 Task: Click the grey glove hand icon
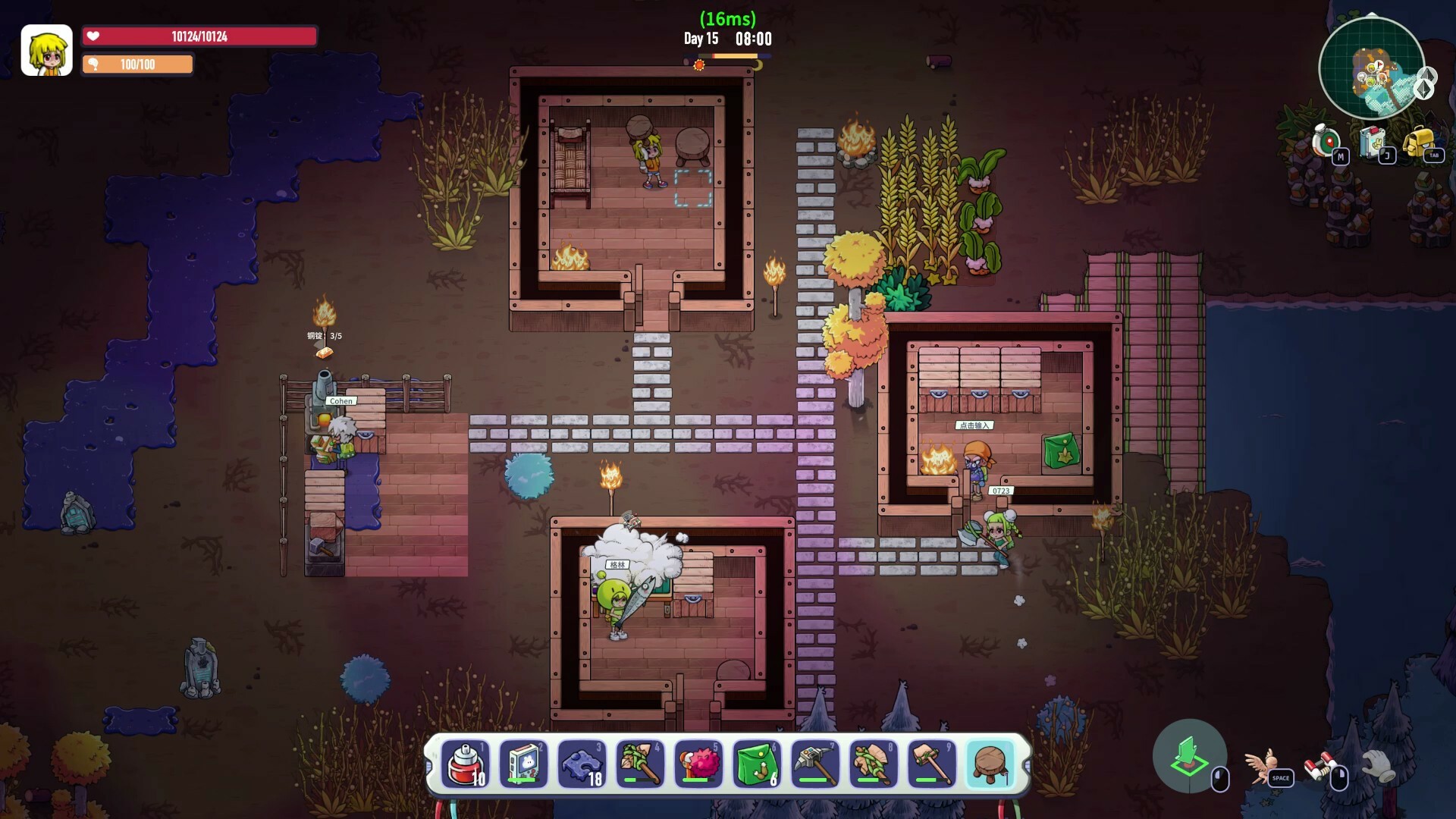[1378, 764]
